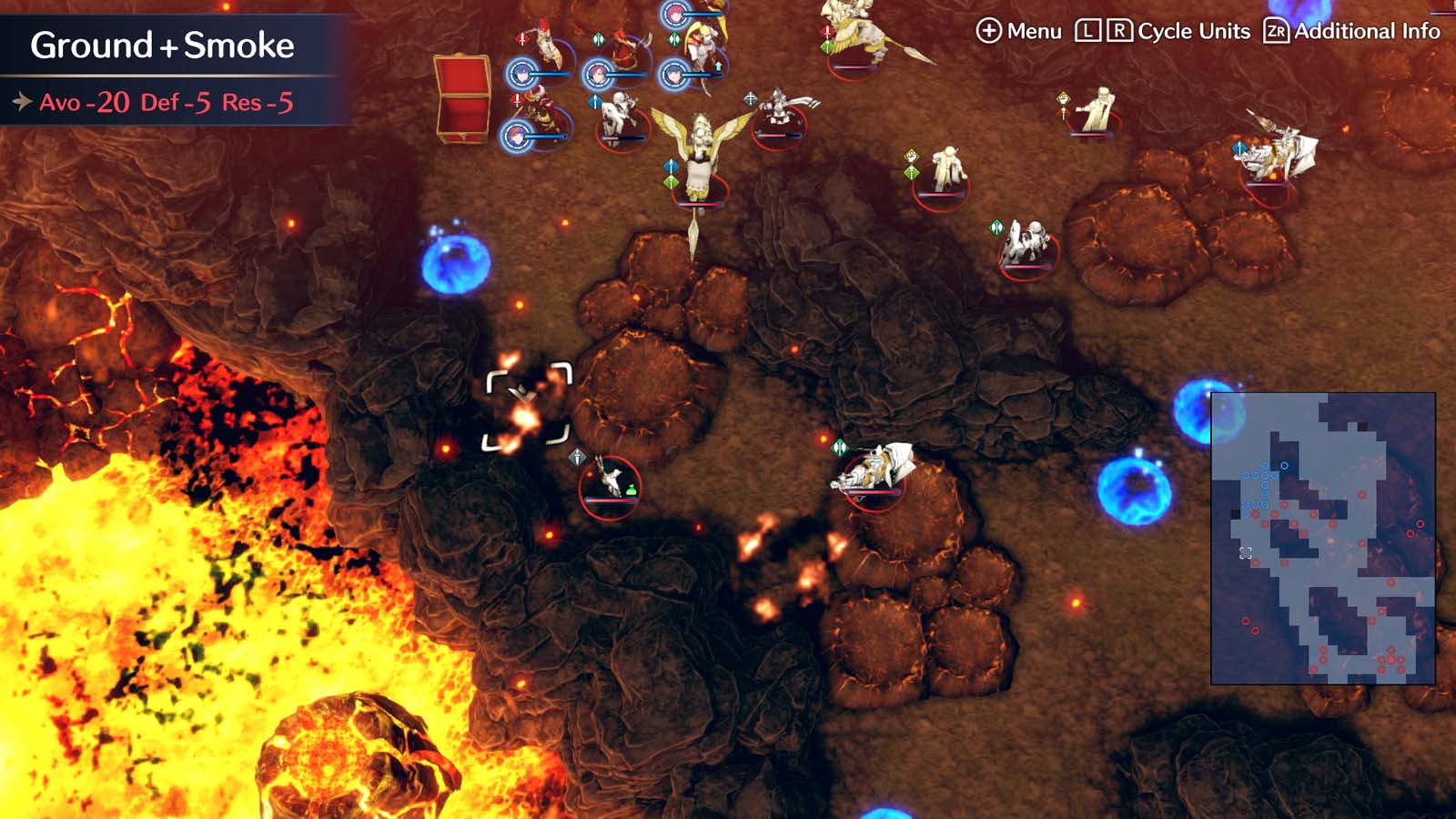Select the blue buff arrow on the sword fighter
Screen dimensions: 1456x819
tap(718, 65)
